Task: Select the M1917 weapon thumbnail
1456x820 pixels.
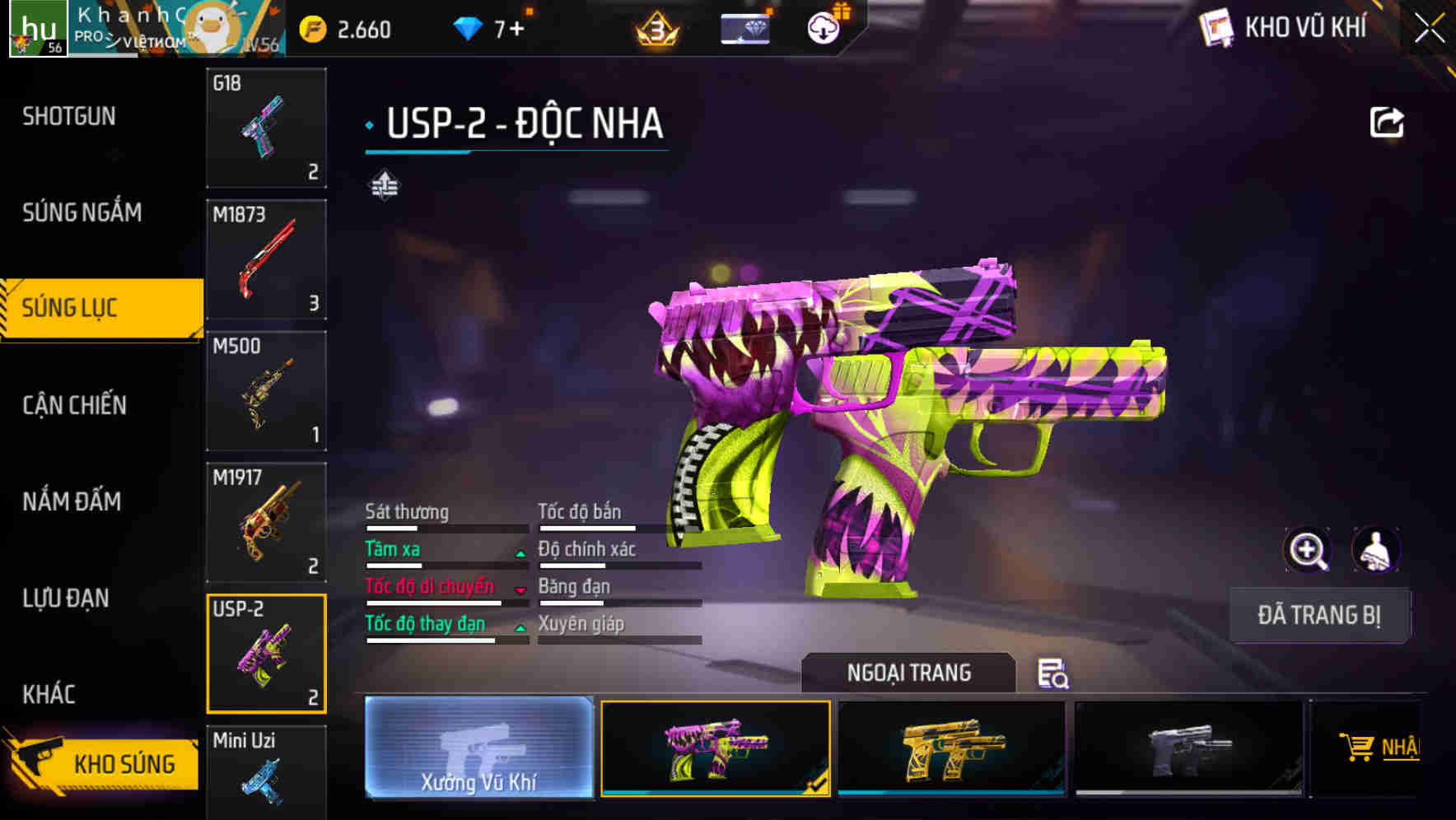Action: [265, 521]
